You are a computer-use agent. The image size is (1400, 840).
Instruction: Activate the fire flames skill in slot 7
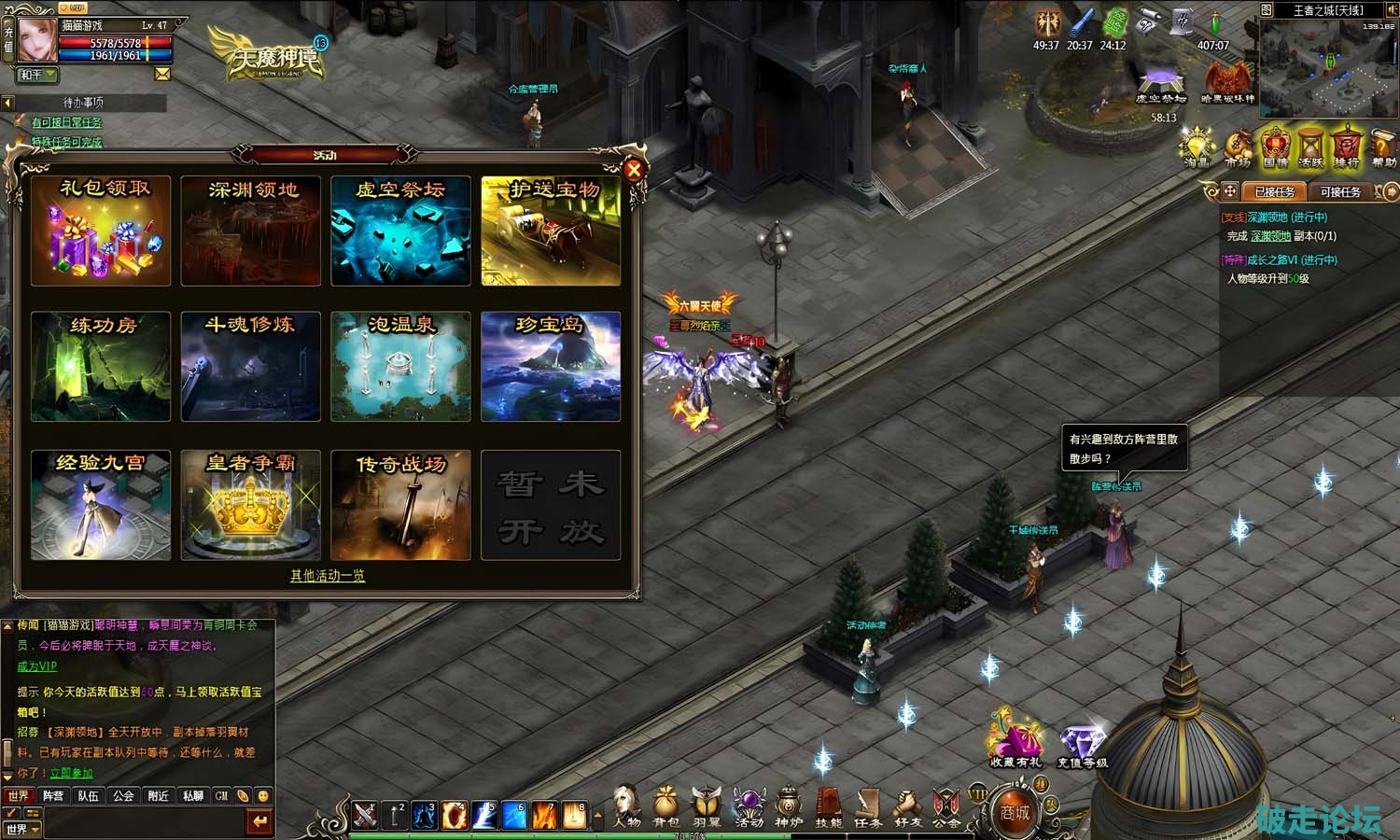544,816
